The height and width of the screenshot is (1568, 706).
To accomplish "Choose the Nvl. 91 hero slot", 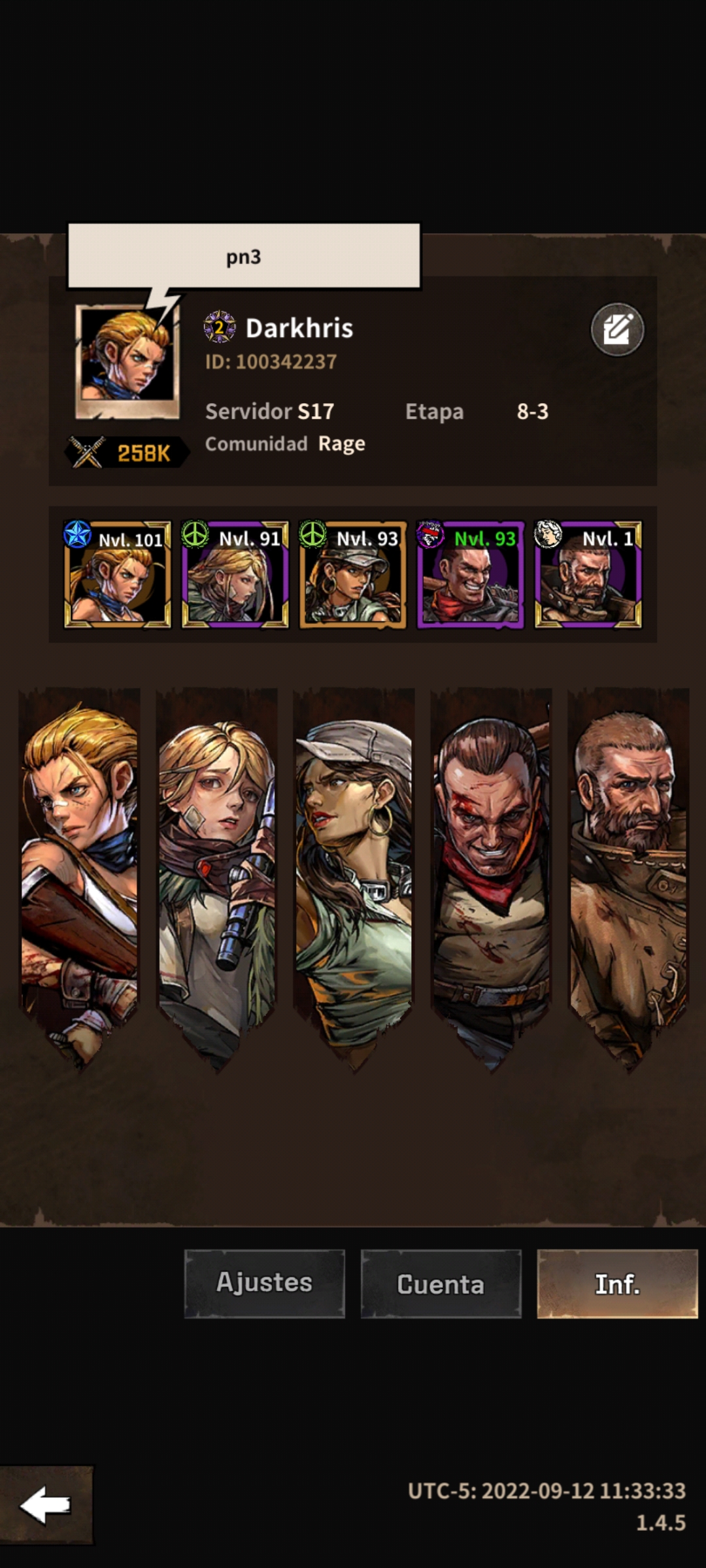I will click(235, 574).
